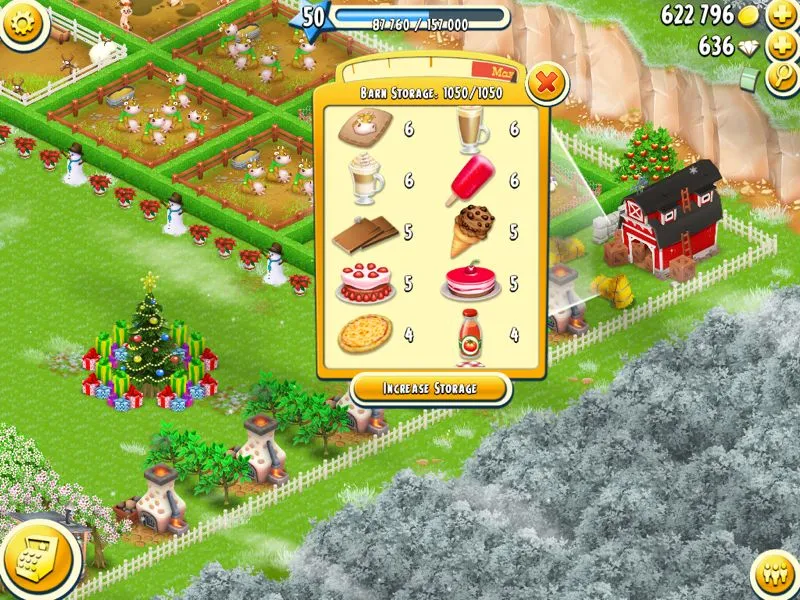800x600 pixels.
Task: Select the pink cherry cheesecake item
Action: 468,284
